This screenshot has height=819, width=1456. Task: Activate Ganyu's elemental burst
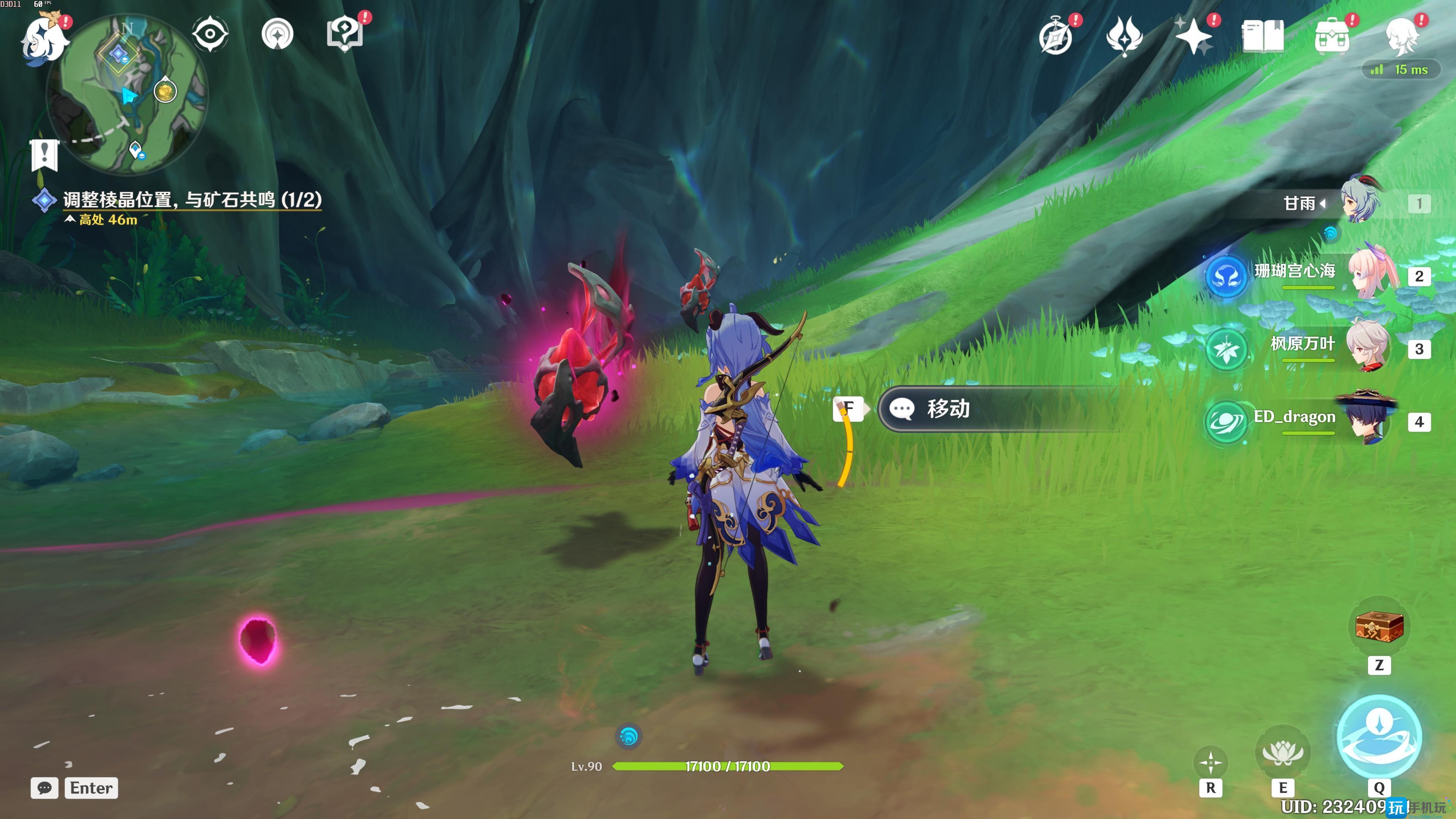(x=1379, y=736)
